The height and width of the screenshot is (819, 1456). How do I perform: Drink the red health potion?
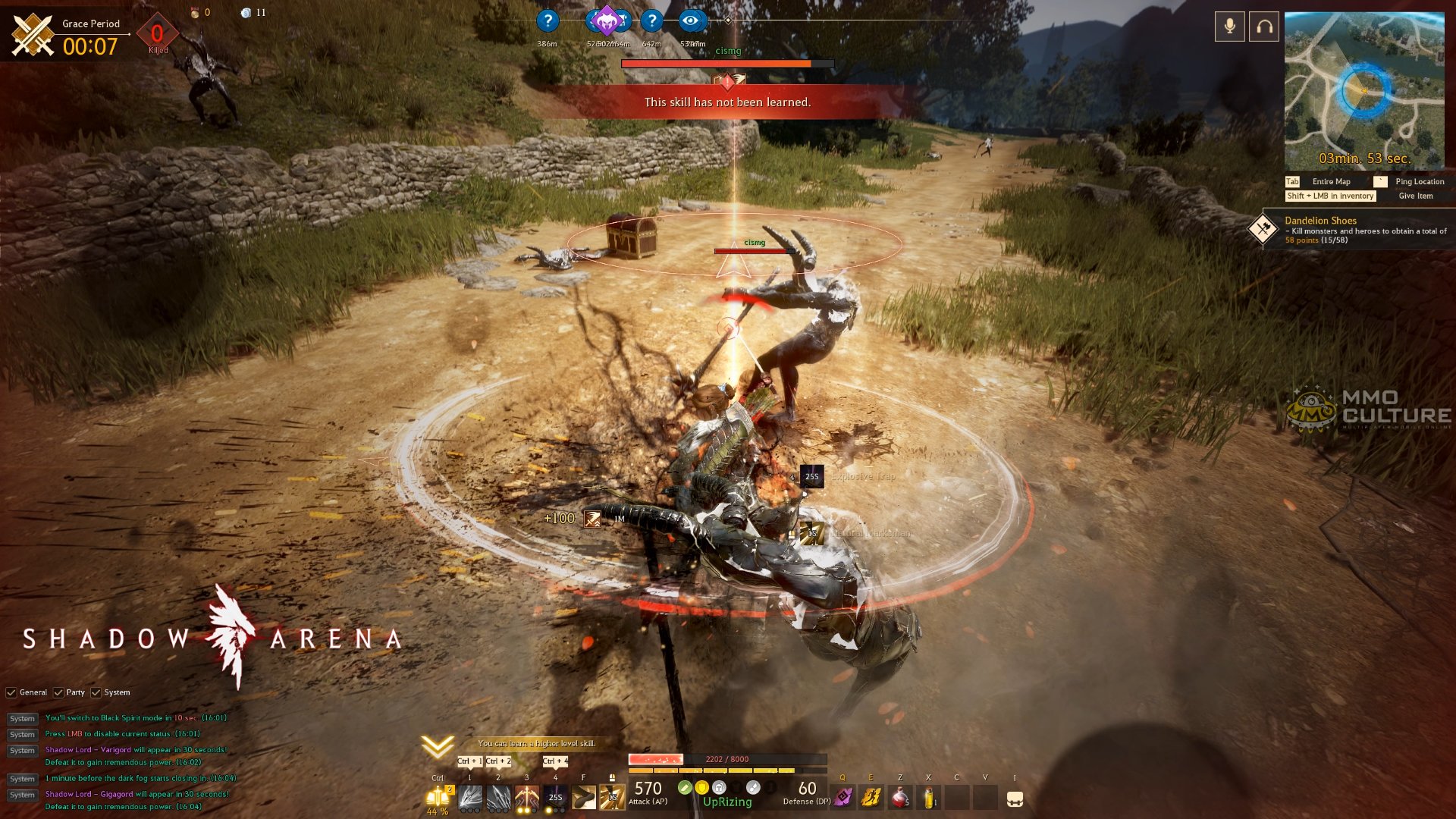(x=899, y=798)
